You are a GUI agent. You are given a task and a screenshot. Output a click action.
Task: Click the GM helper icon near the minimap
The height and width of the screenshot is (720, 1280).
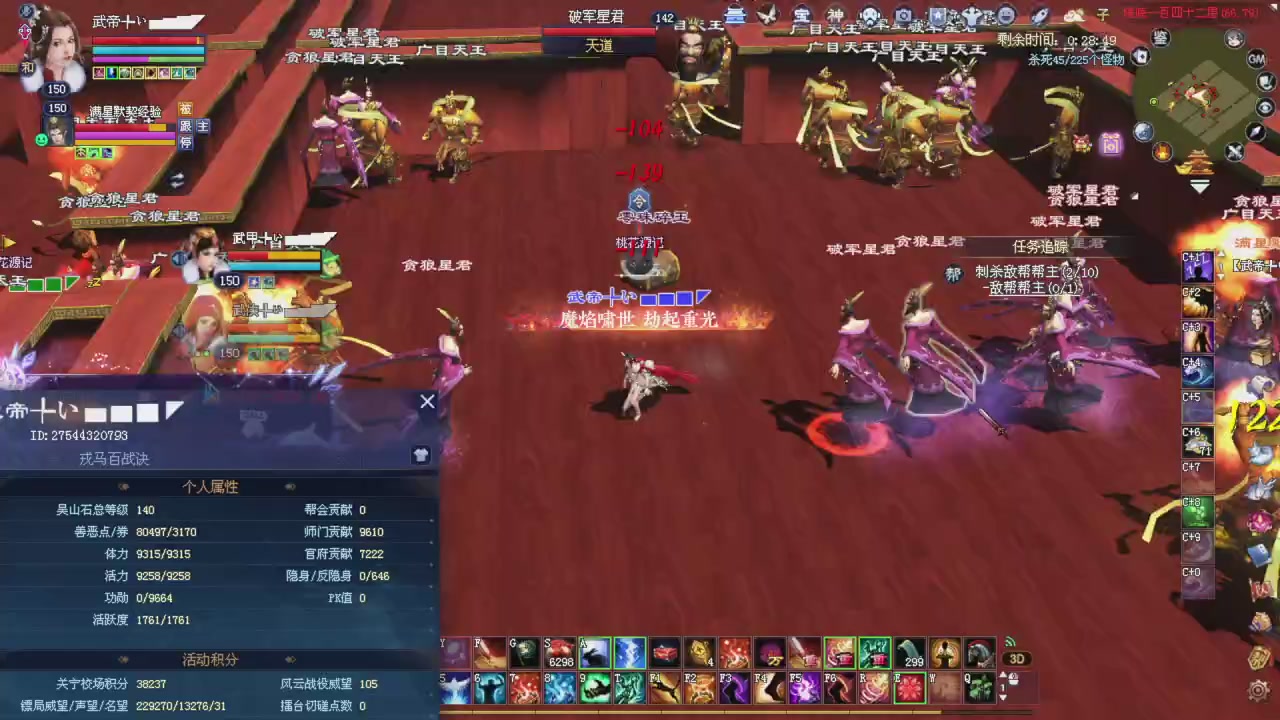[1257, 60]
